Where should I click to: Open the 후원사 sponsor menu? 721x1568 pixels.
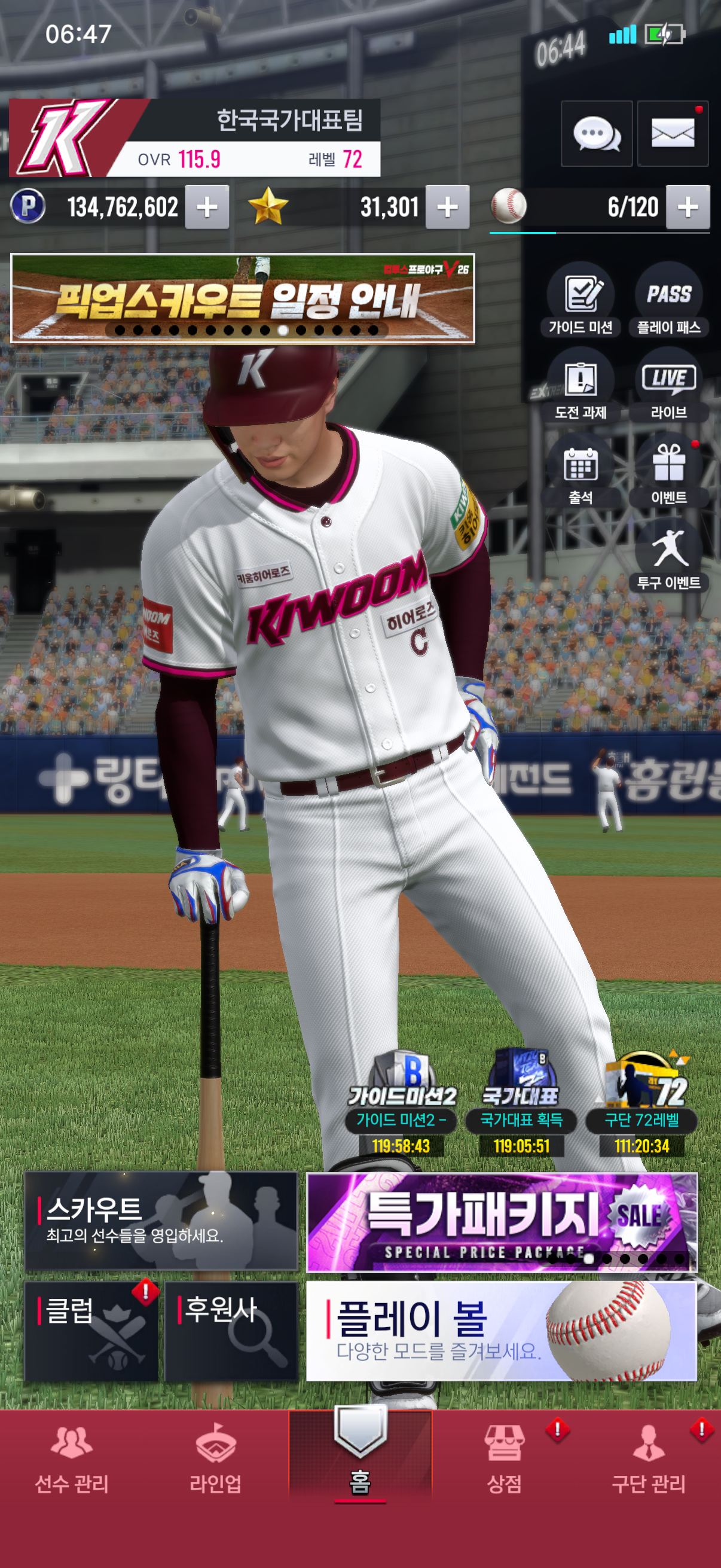pos(231,1331)
